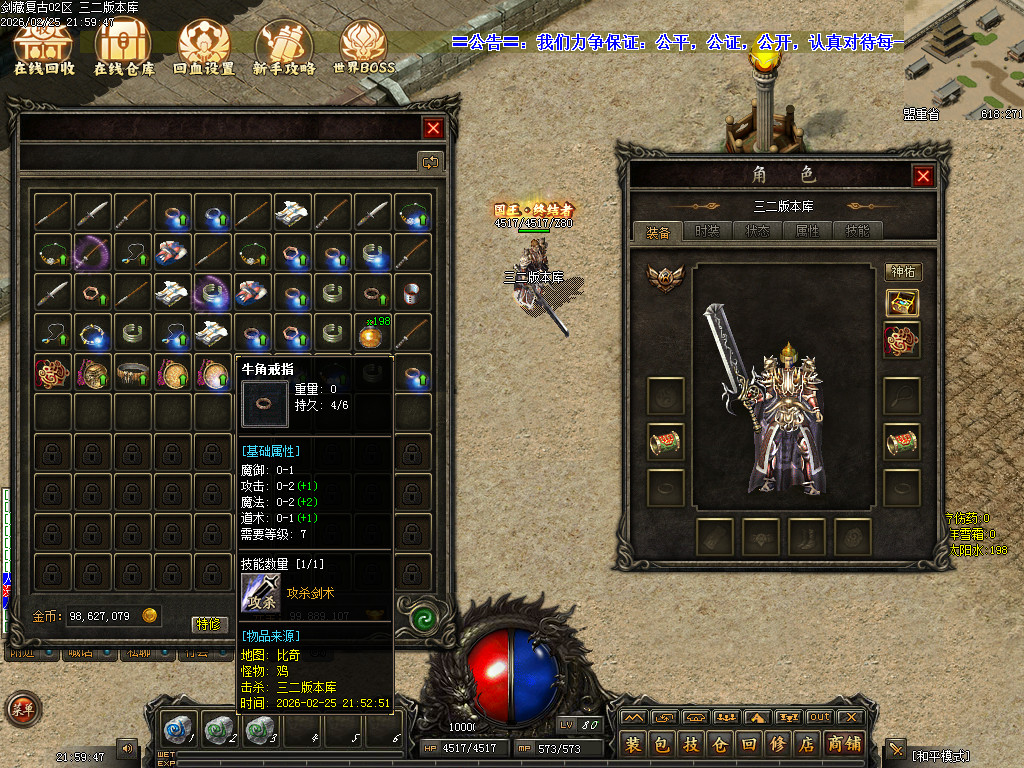Toggle the 和平模式 attack mode

click(941, 753)
